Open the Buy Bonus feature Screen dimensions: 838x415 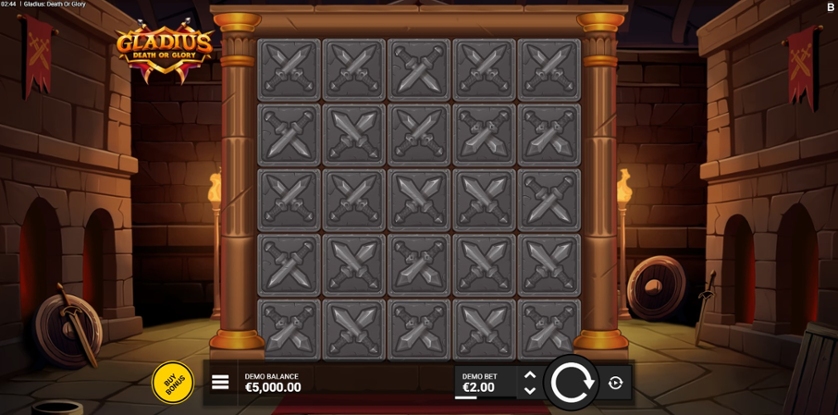pos(172,382)
